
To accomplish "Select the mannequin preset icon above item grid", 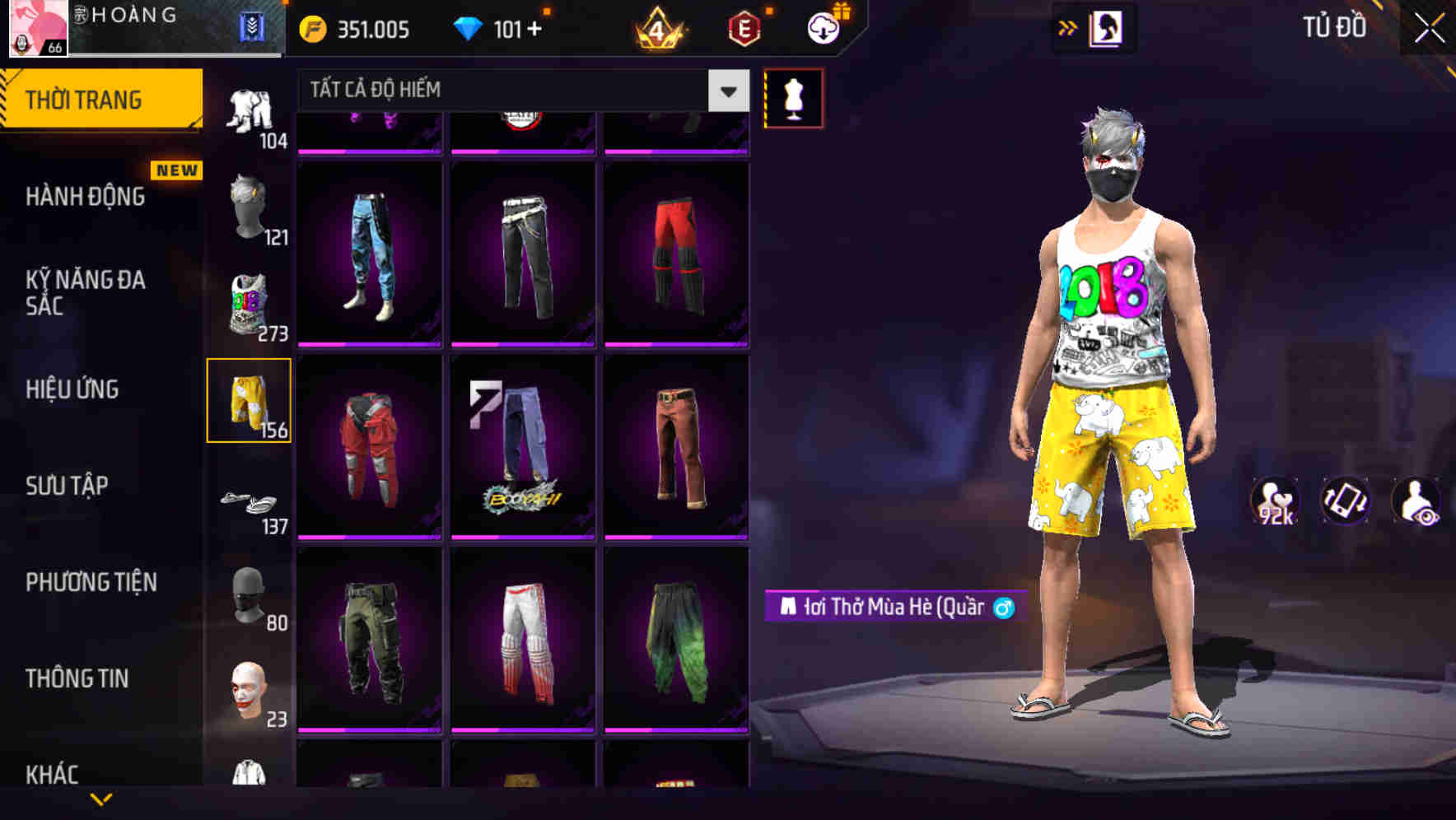I will (793, 97).
